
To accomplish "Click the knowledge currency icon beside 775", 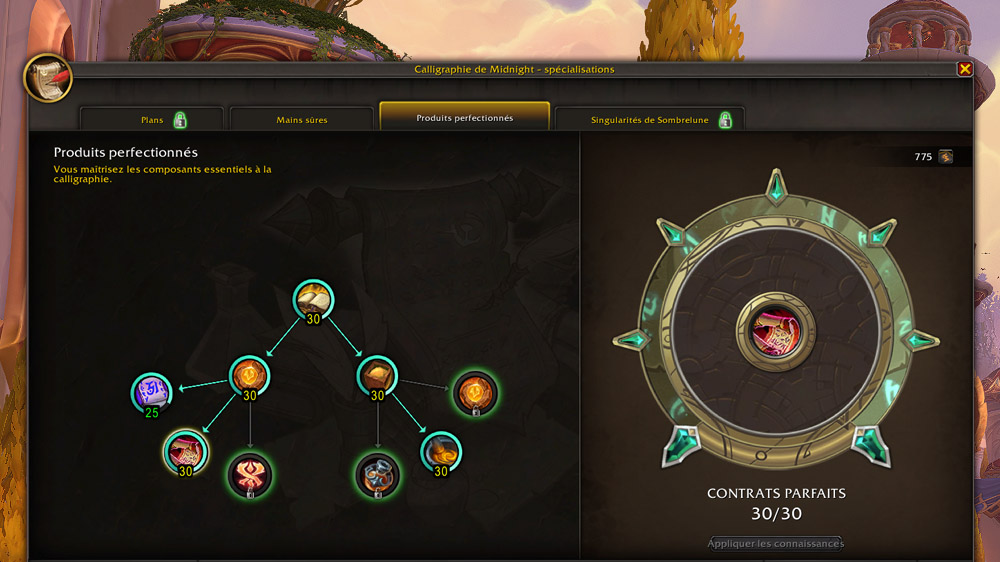I will [945, 157].
